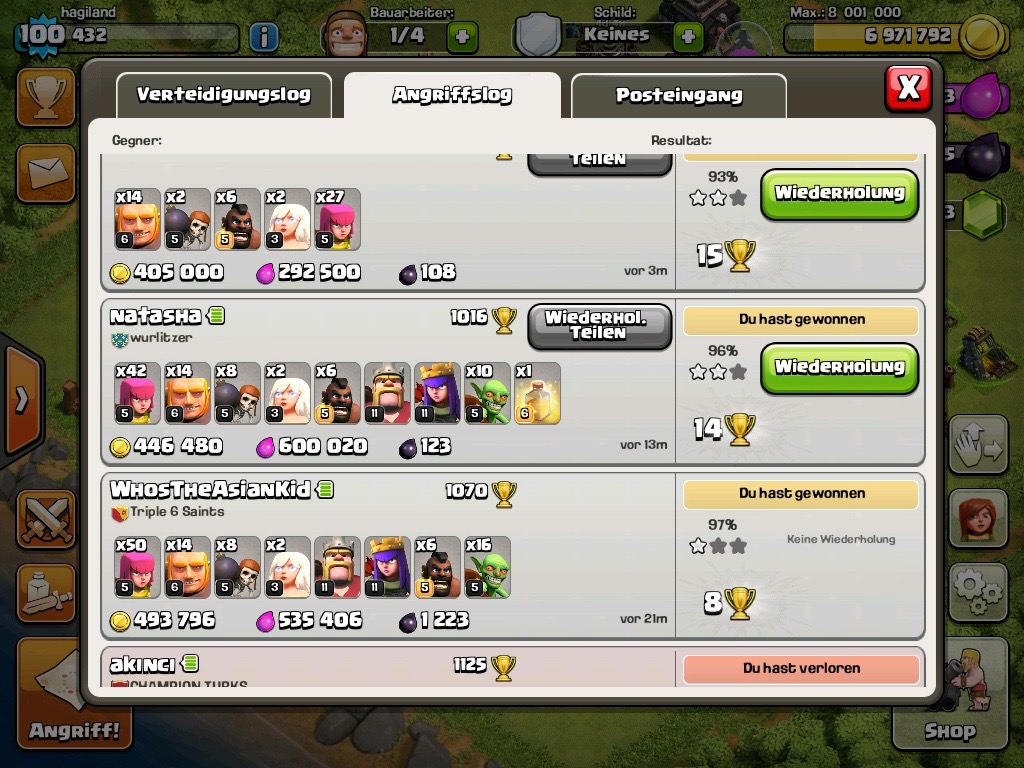
Task: Share the Natasha replay with Wiederhol. Teilen
Action: [598, 326]
